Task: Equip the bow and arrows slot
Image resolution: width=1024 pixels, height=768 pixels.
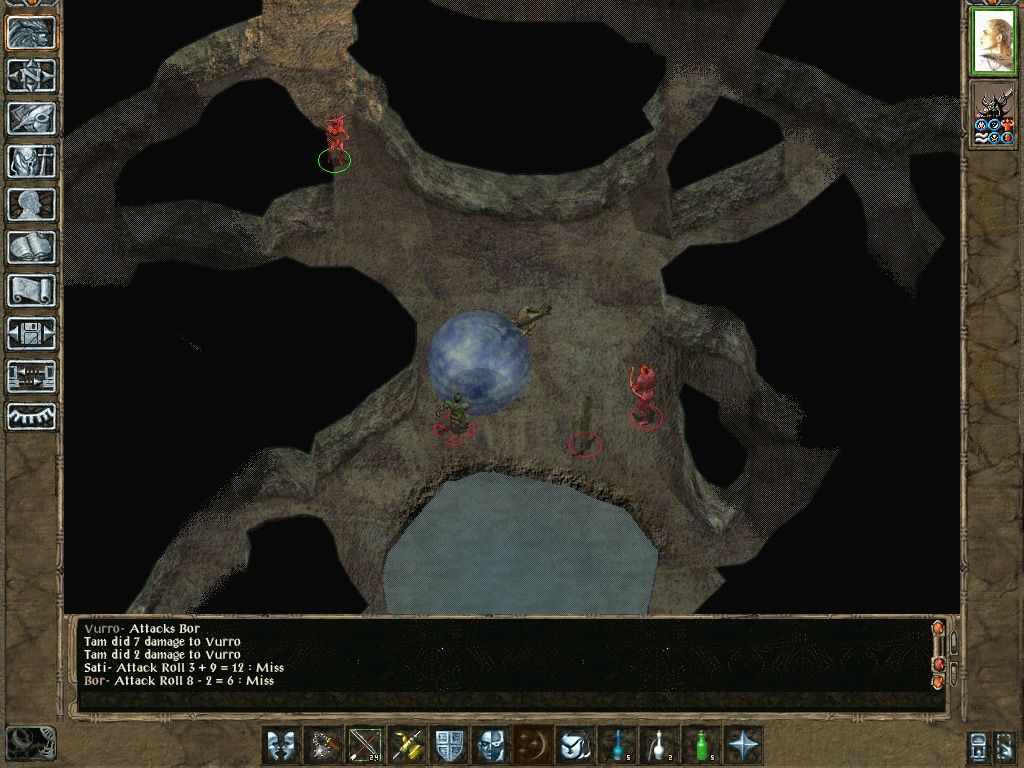Action: [367, 745]
